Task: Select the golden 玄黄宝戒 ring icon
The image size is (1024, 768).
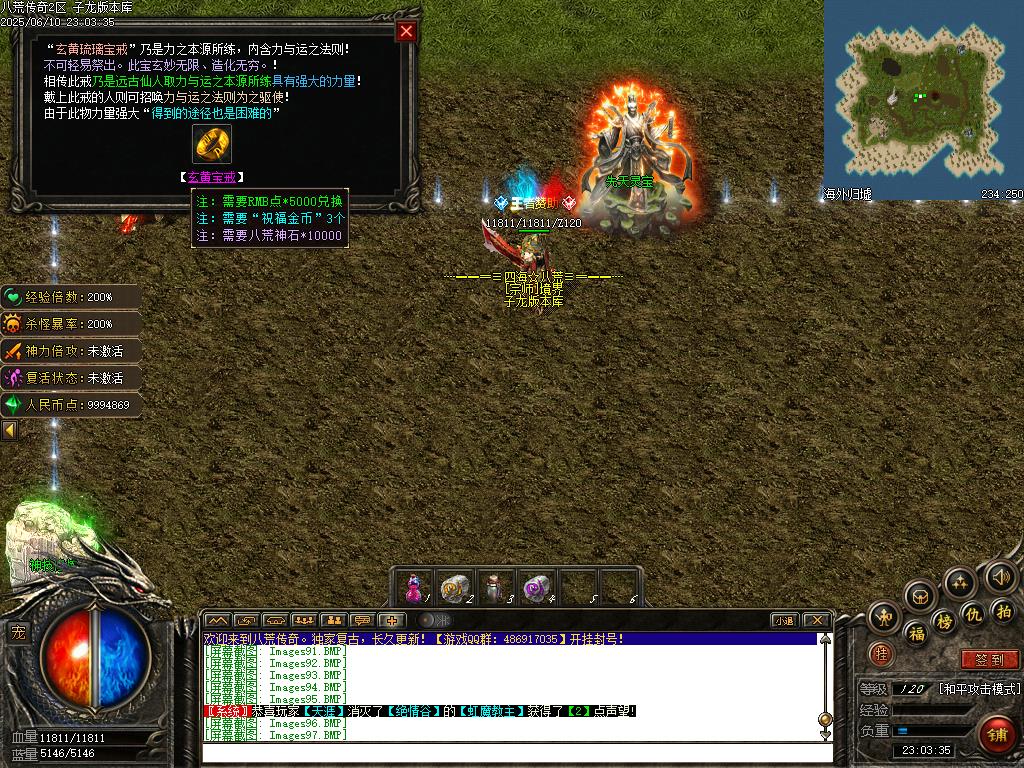Action: [x=212, y=145]
